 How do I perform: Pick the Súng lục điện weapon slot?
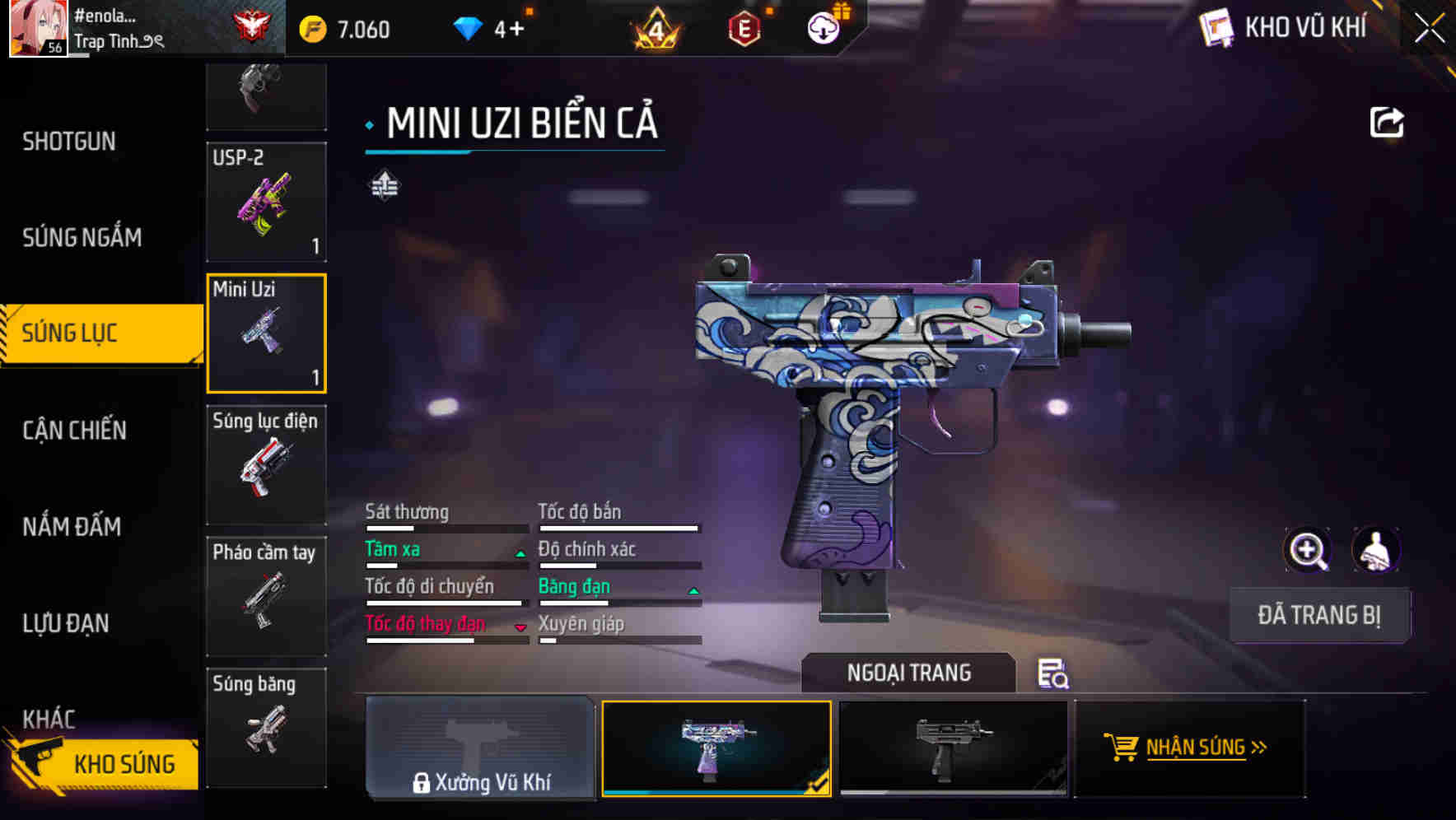266,464
